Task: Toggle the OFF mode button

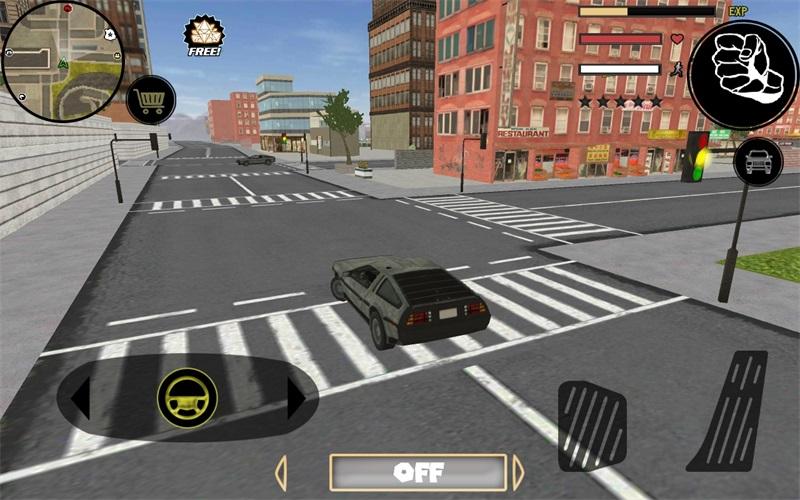Action: [x=418, y=472]
